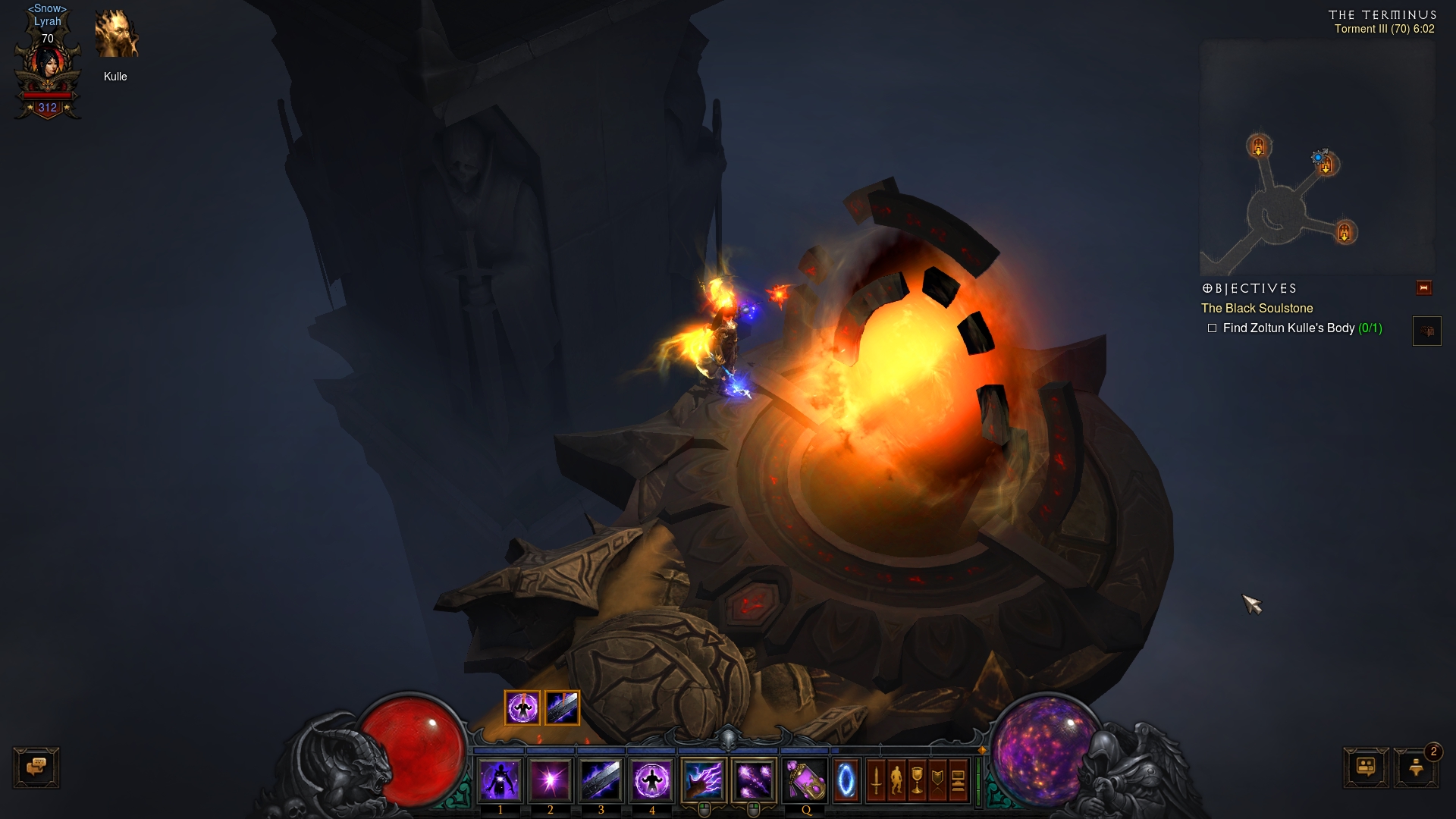Use the Energy Armor skill in slot 4
Screen dimensions: 1456x819
[651, 780]
